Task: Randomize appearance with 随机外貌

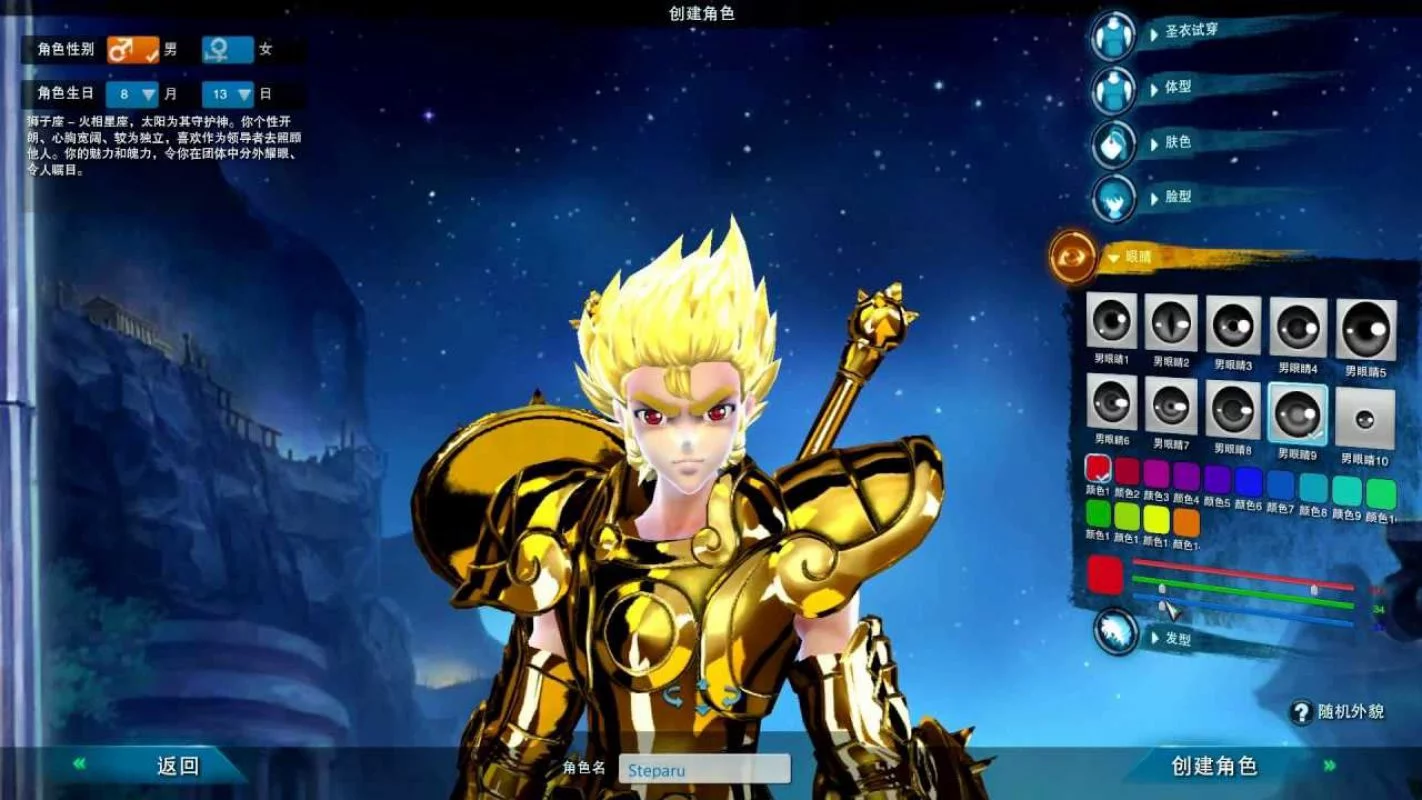Action: pos(1337,712)
